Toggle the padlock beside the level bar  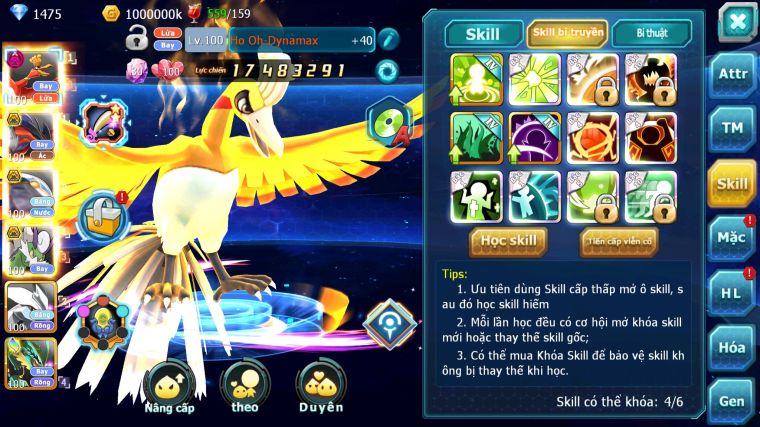[x=137, y=40]
